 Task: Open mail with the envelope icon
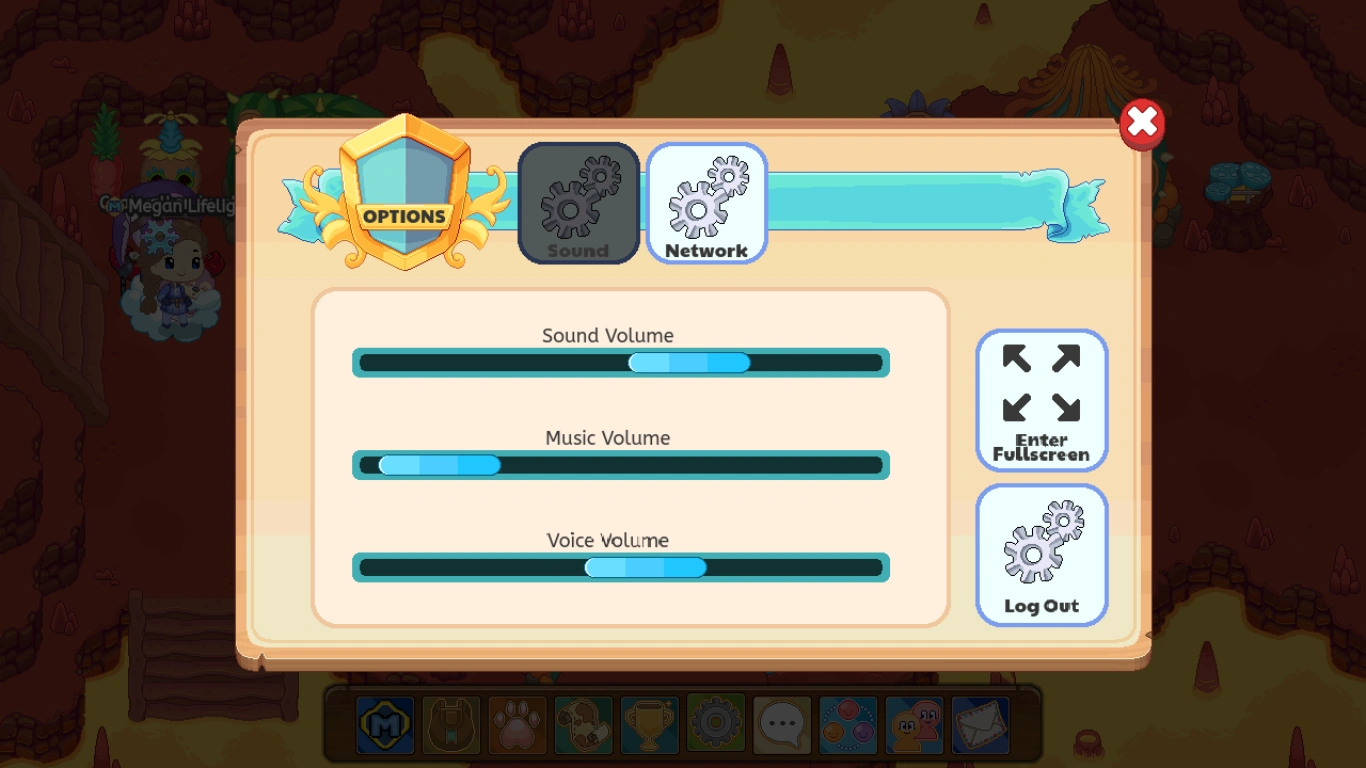point(979,725)
